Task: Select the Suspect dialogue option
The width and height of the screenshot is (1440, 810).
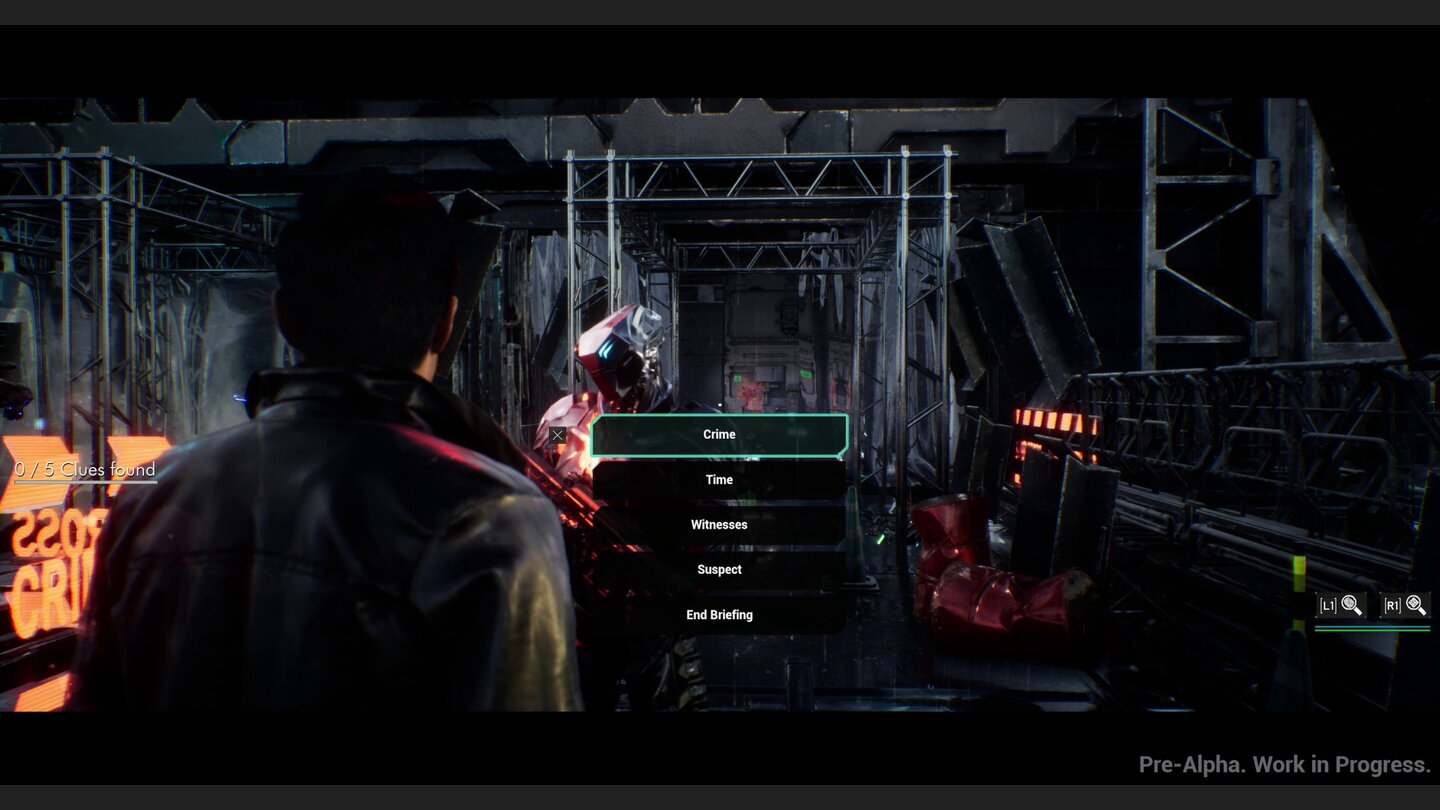Action: [719, 569]
